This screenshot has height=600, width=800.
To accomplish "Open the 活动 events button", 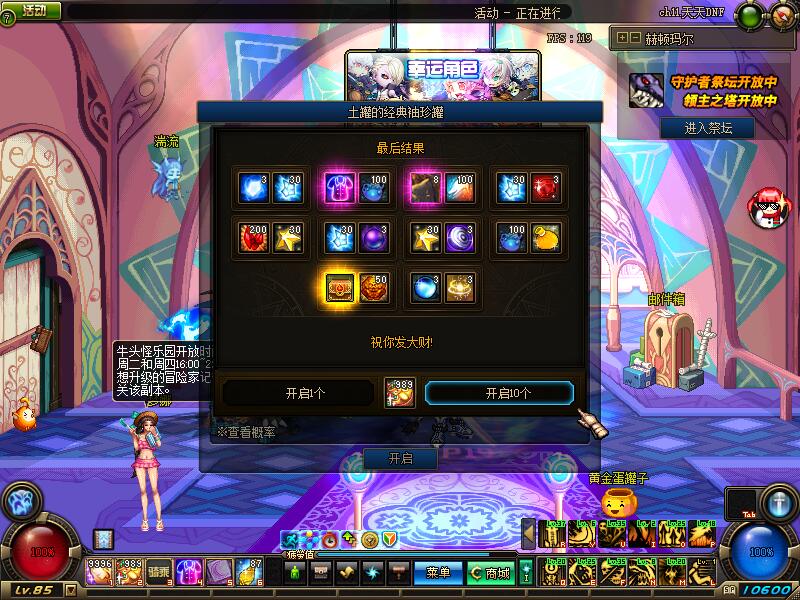I will coord(33,10).
